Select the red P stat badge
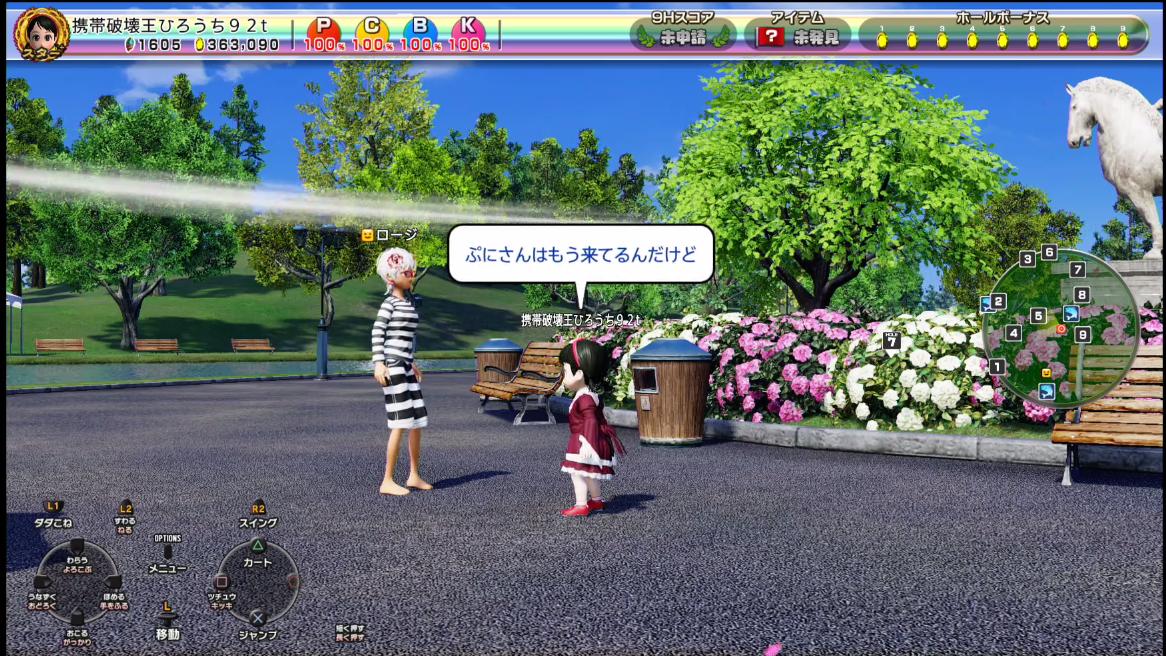The height and width of the screenshot is (656, 1166). click(x=322, y=33)
